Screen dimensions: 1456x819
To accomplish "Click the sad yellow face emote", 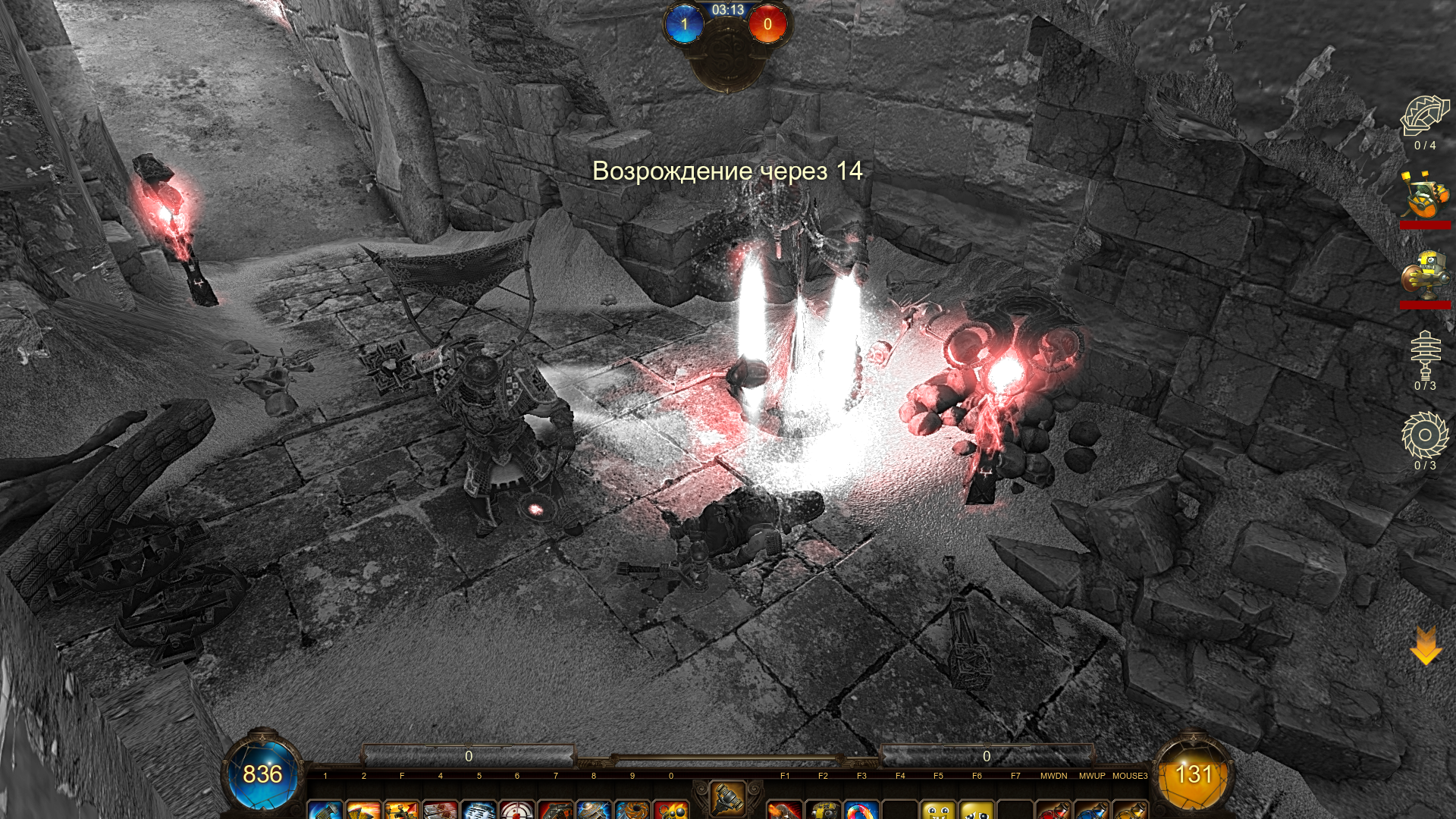I will pyautogui.click(x=977, y=810).
